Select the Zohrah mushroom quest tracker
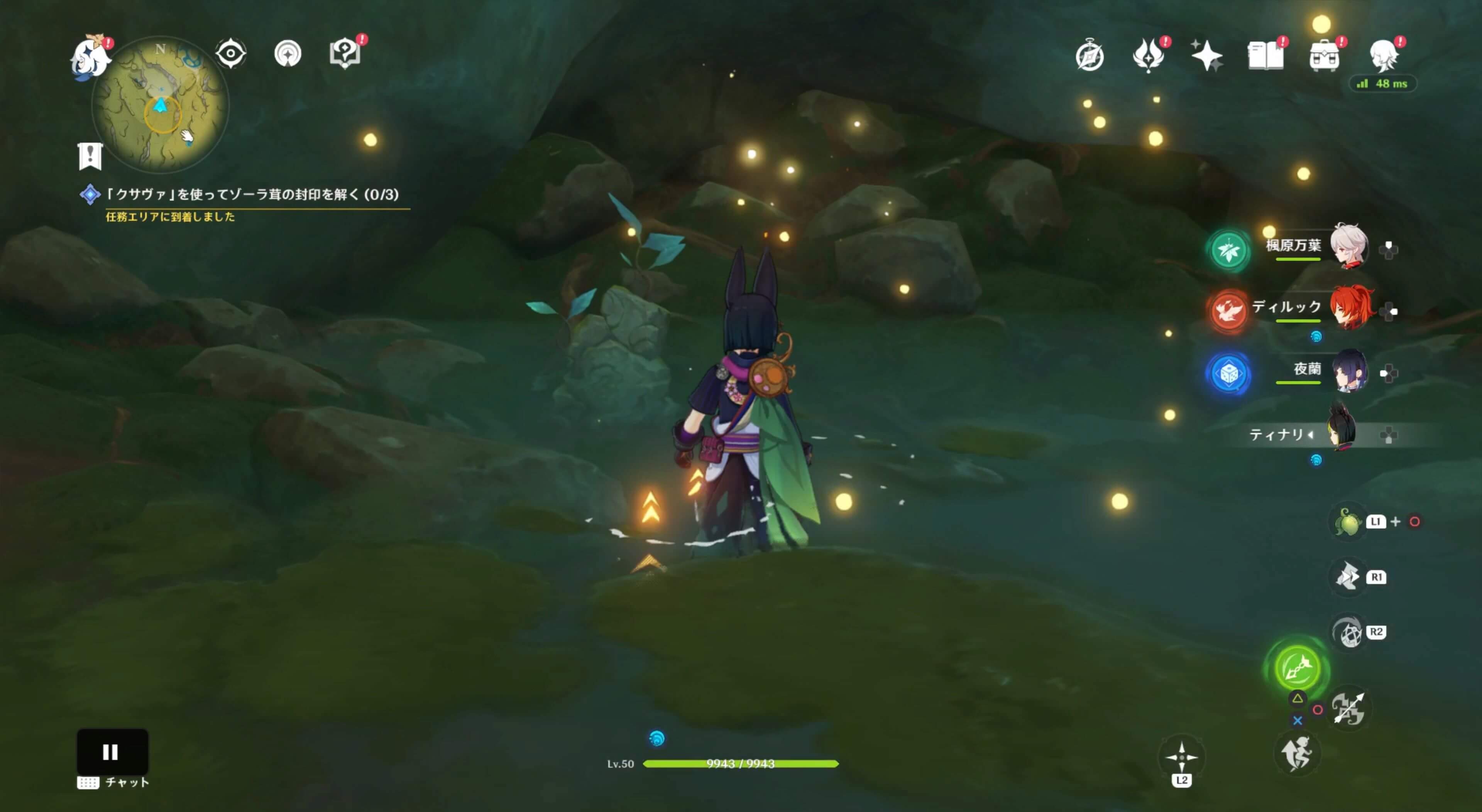Screen dimensions: 1482x812 pyautogui.click(x=252, y=194)
